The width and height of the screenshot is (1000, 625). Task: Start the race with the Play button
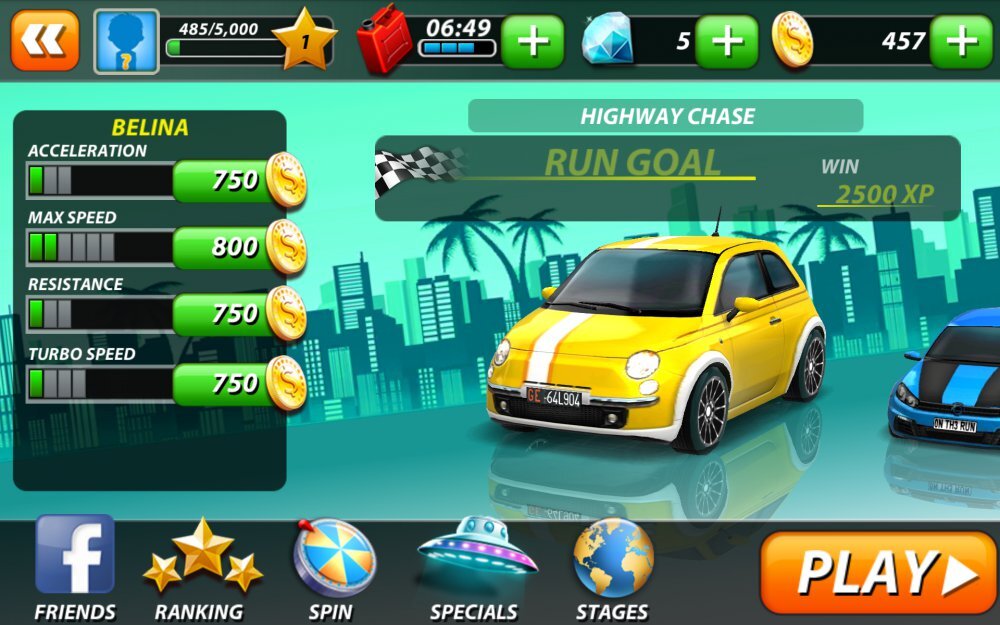tap(878, 573)
